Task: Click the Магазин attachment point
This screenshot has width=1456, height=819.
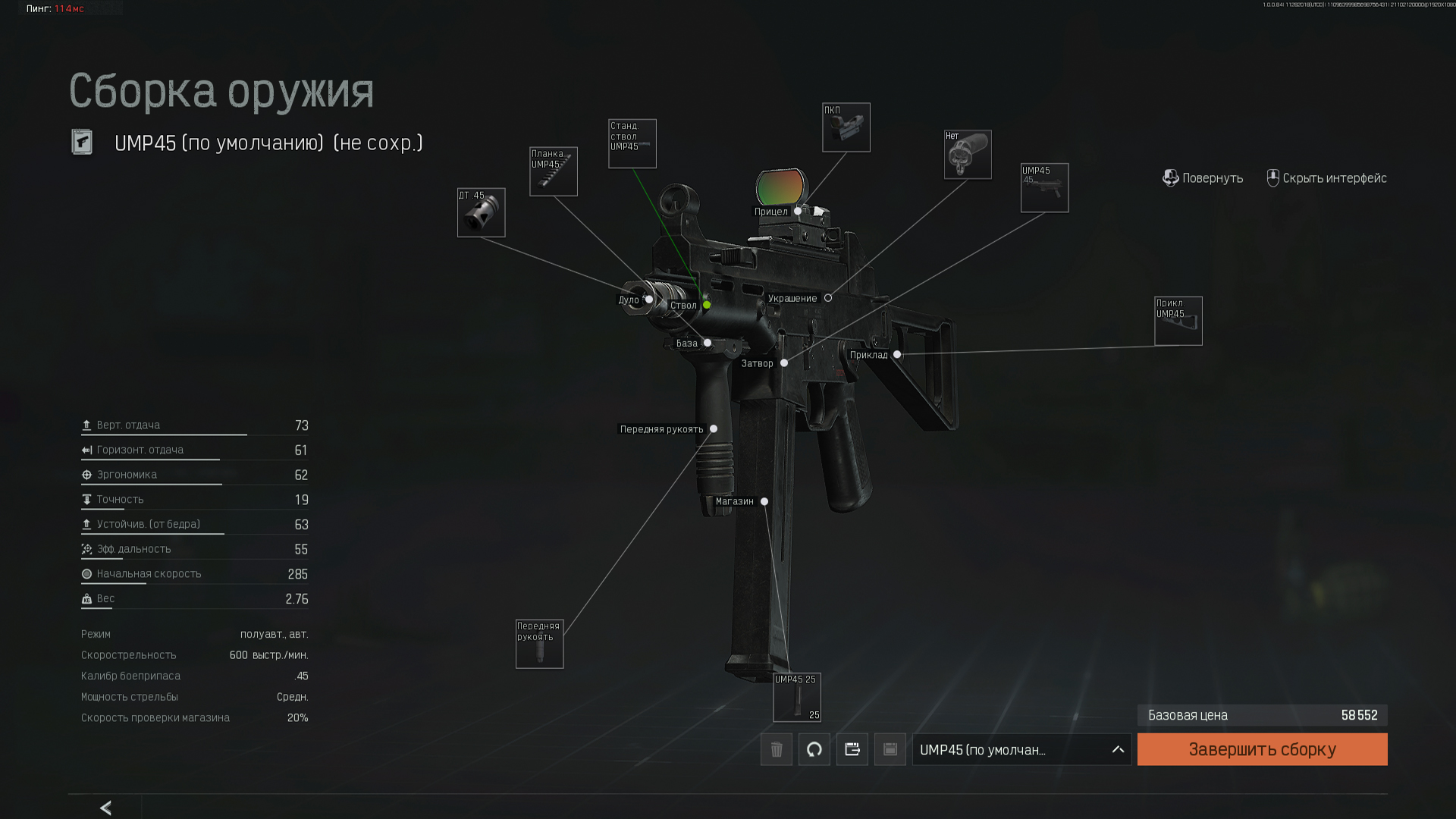Action: pyautogui.click(x=764, y=501)
